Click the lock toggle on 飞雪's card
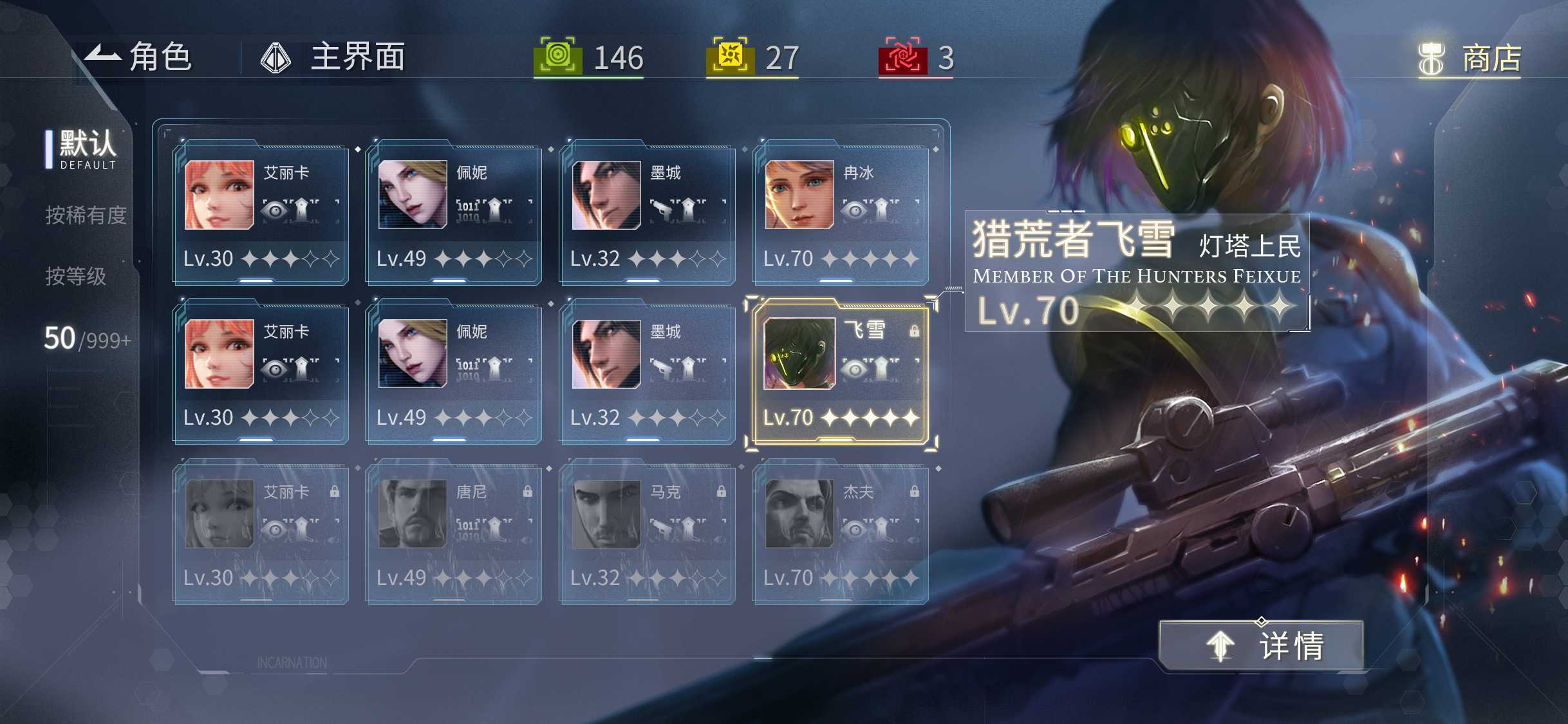Viewport: 1568px width, 724px height. coord(913,330)
